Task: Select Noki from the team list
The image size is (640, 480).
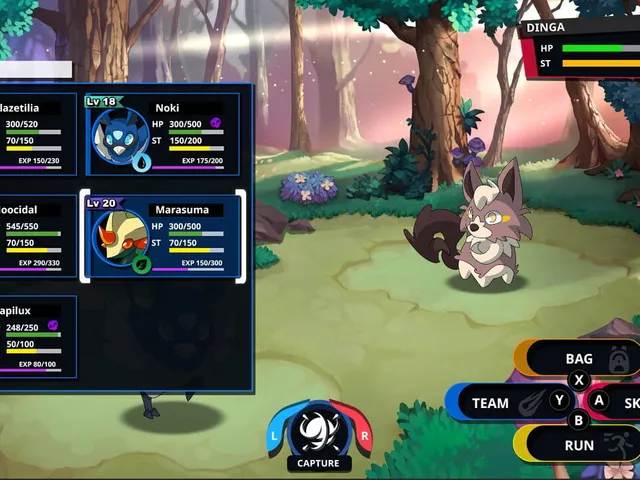Action: coord(163,135)
